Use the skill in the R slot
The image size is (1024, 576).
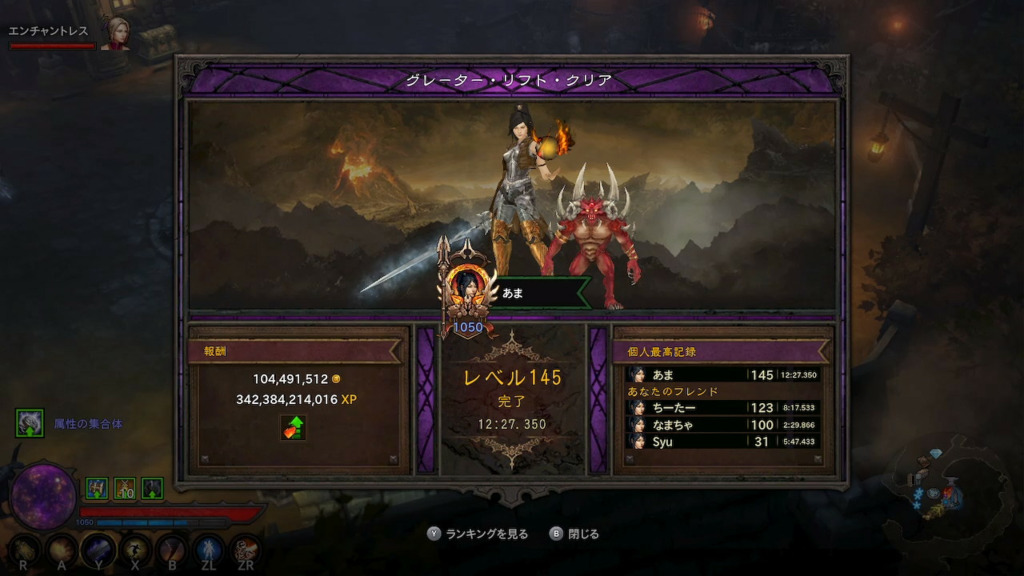(25, 549)
